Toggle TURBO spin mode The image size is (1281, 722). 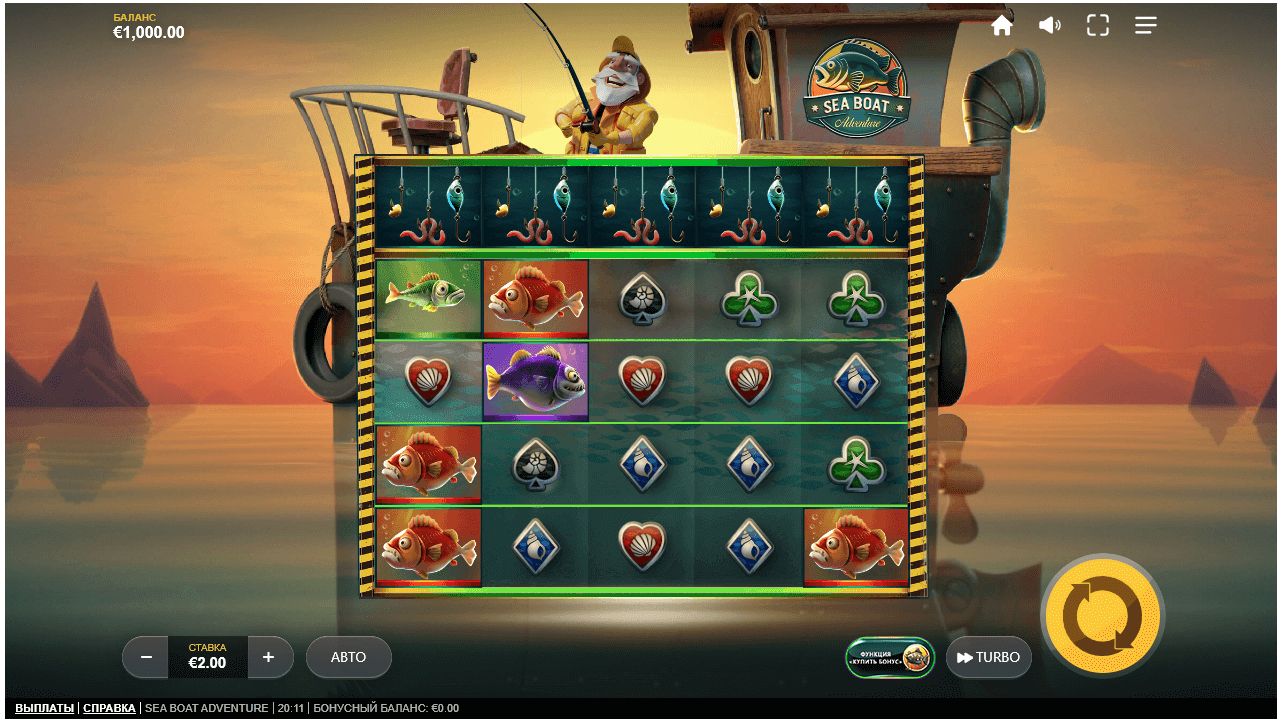point(988,657)
